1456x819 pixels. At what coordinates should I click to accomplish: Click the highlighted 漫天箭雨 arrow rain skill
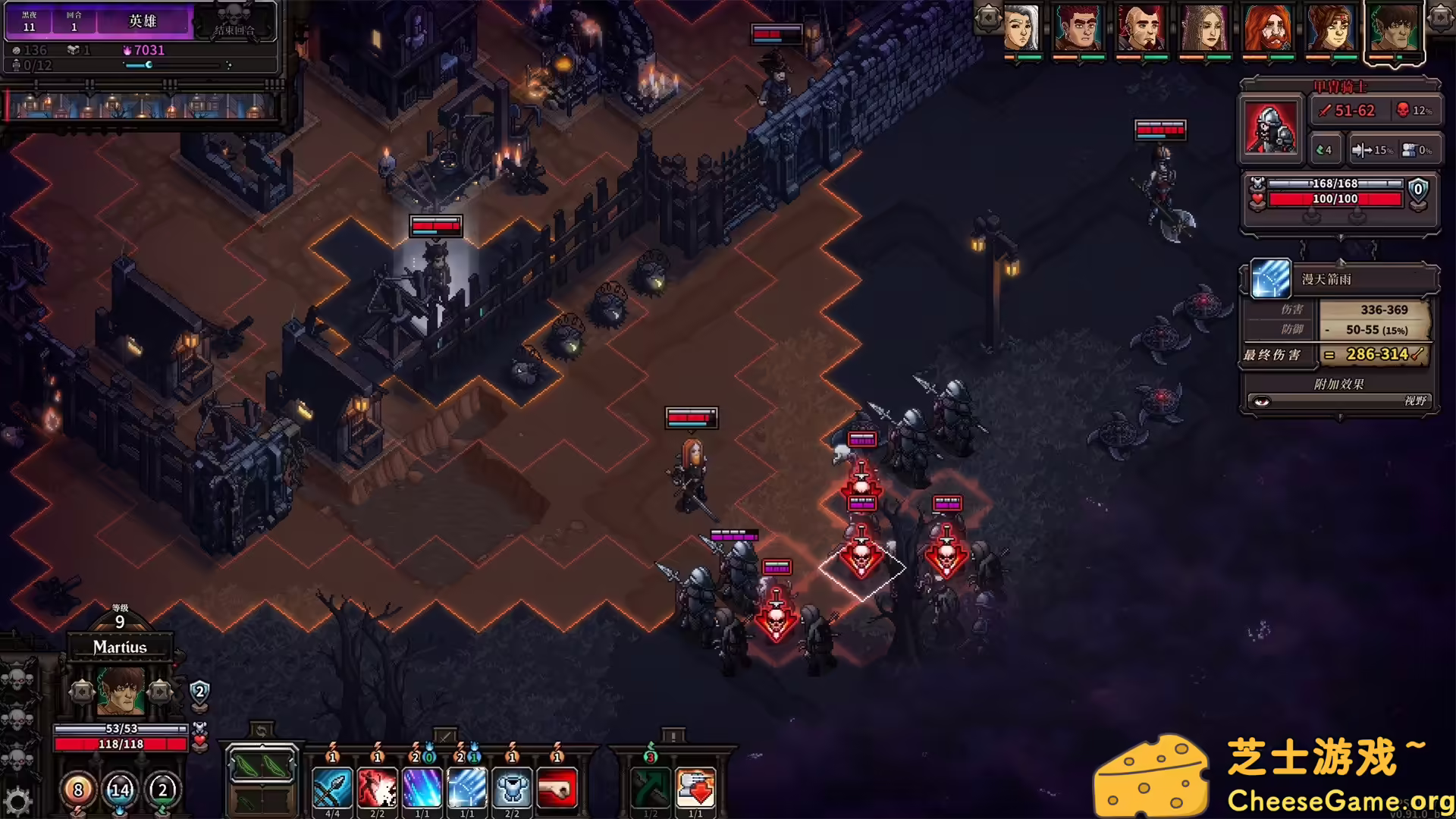click(x=468, y=789)
